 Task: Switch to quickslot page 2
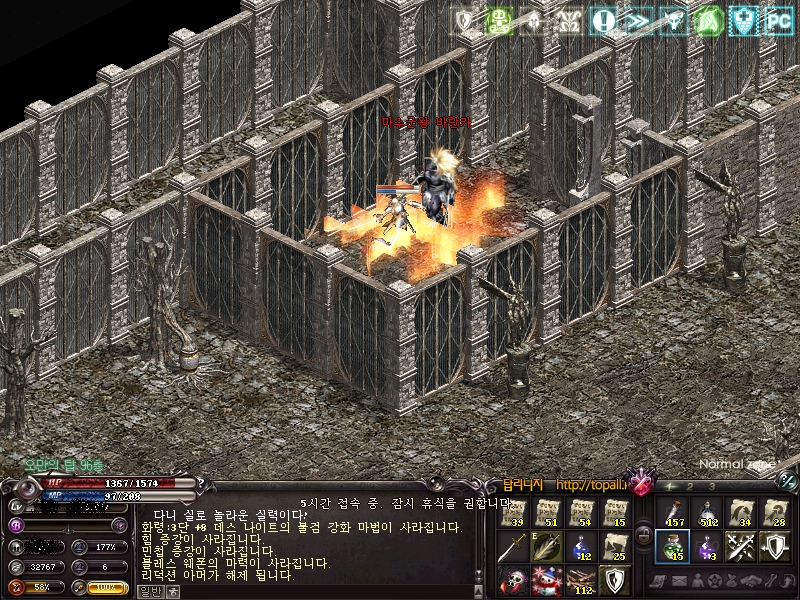tap(691, 486)
